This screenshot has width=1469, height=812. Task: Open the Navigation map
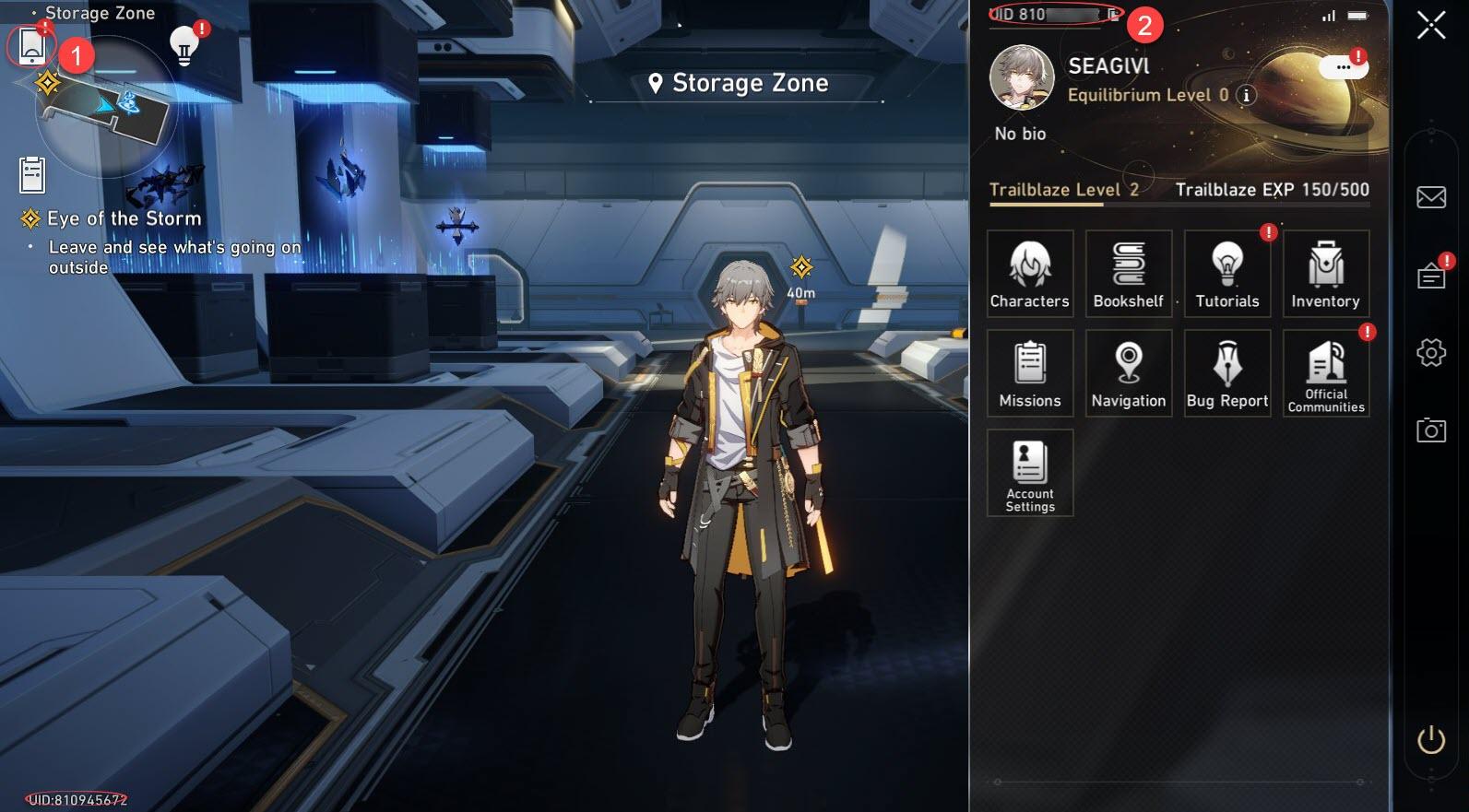pos(1129,373)
